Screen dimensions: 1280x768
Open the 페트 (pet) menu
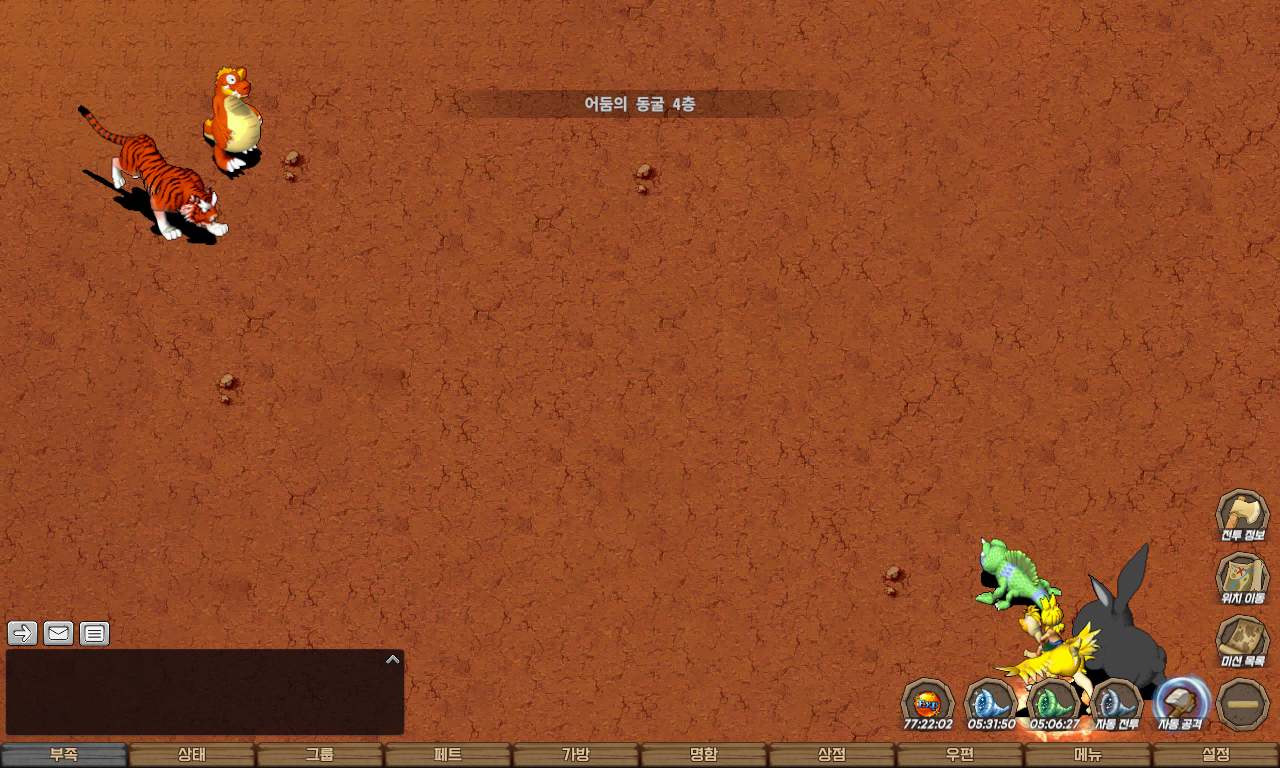[448, 755]
